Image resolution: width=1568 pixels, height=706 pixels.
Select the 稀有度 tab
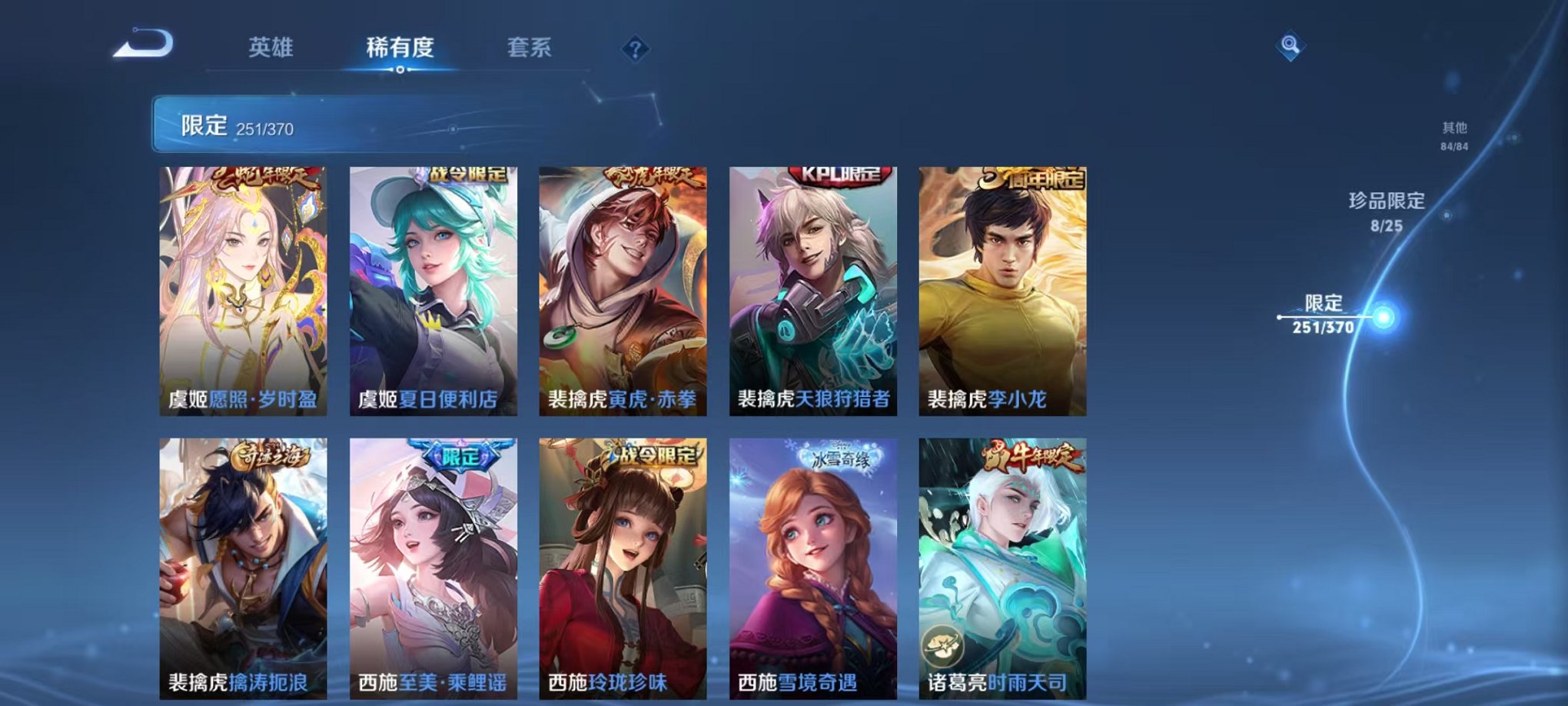click(400, 48)
